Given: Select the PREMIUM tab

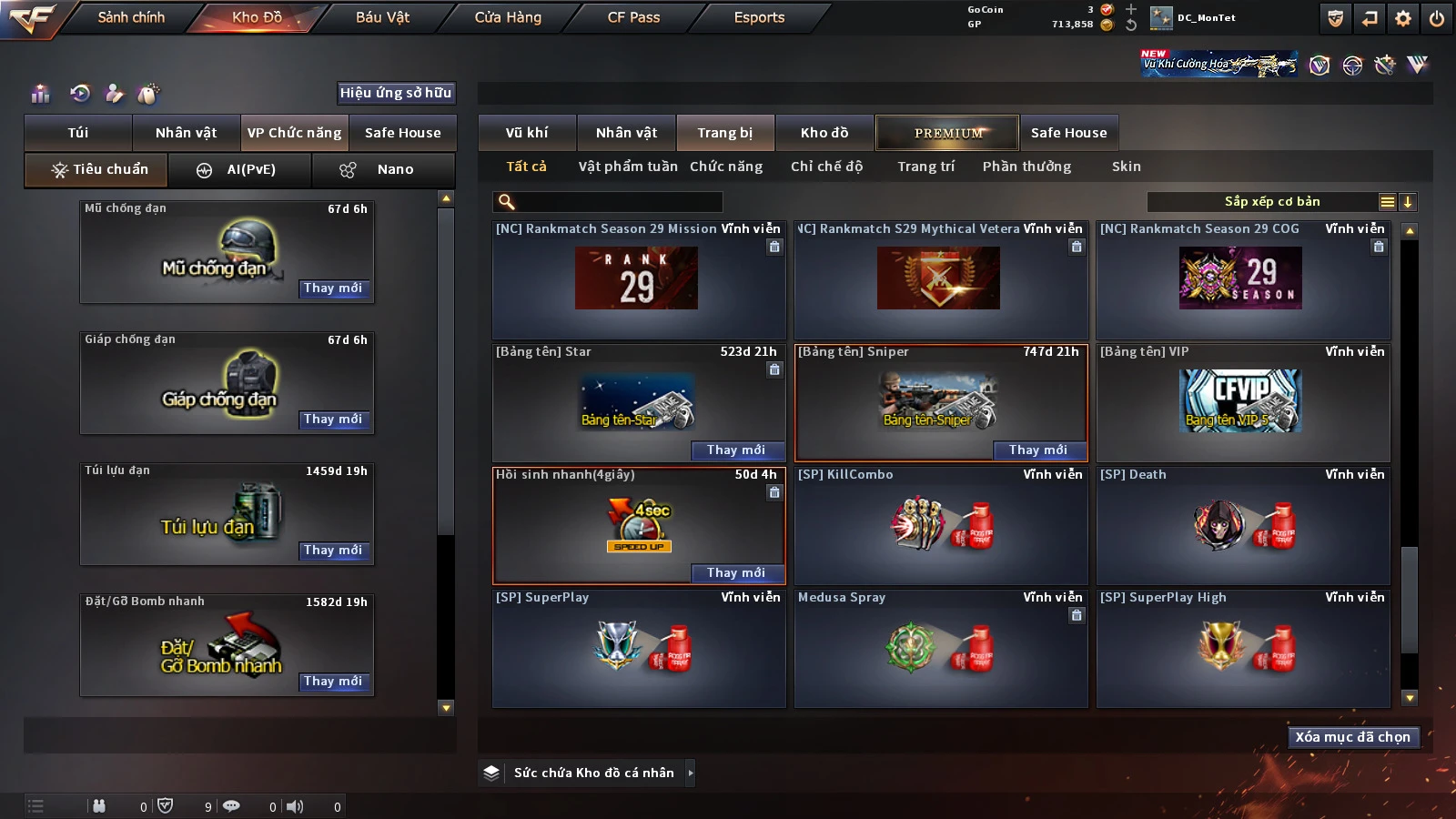Looking at the screenshot, I should (x=947, y=133).
